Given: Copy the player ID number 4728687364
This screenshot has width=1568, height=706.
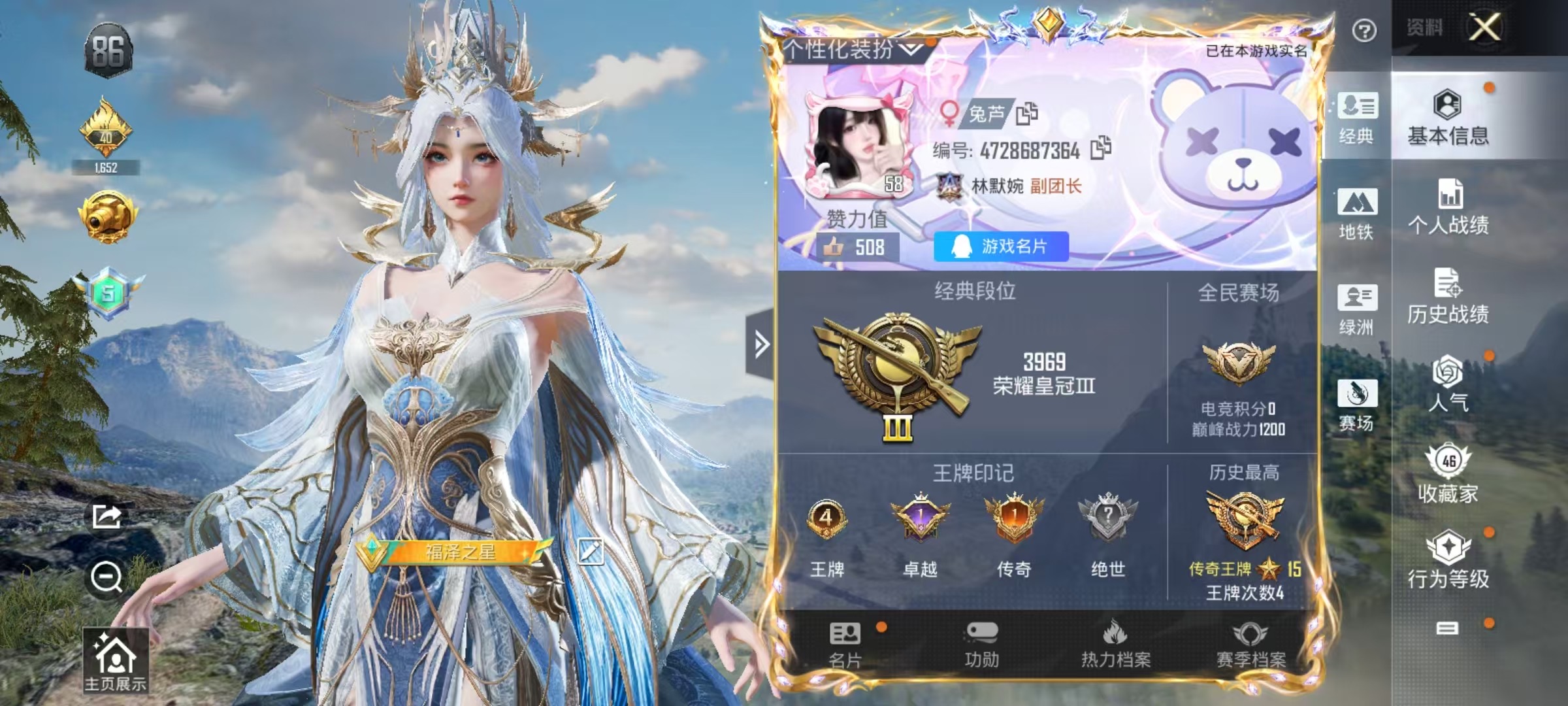Looking at the screenshot, I should point(1101,149).
